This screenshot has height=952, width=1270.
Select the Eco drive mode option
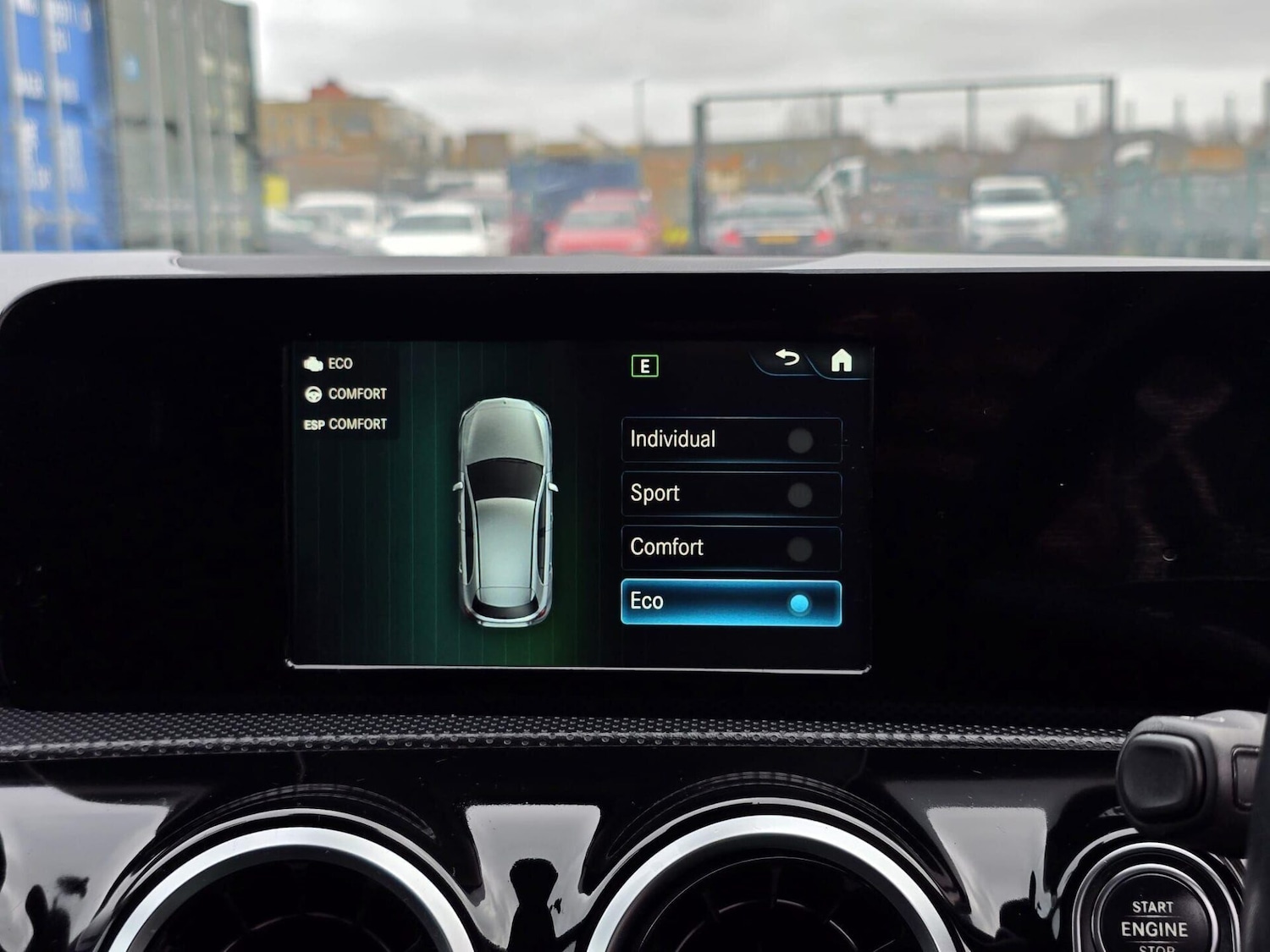point(731,603)
